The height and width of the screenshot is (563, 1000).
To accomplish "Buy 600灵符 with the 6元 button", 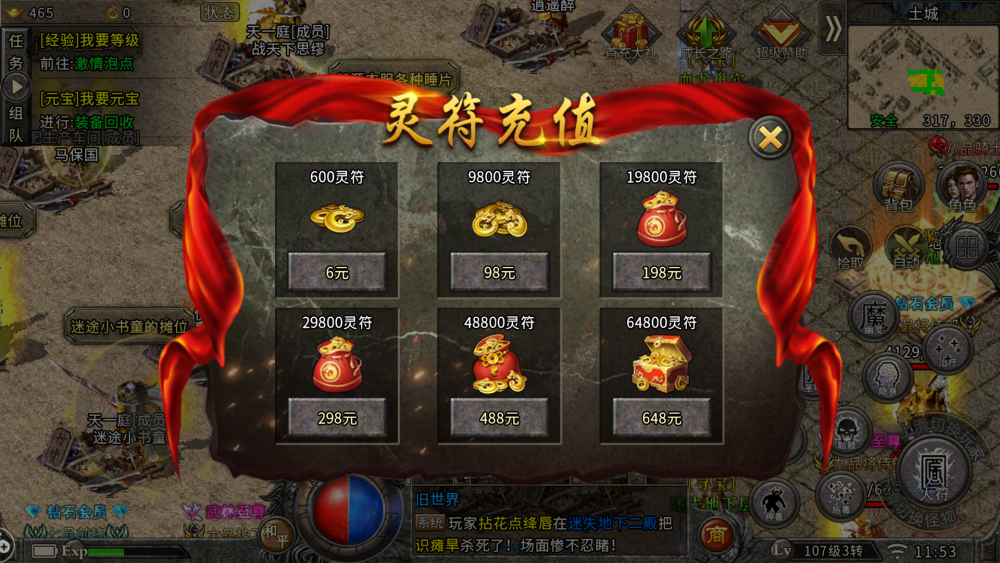I will point(337,272).
